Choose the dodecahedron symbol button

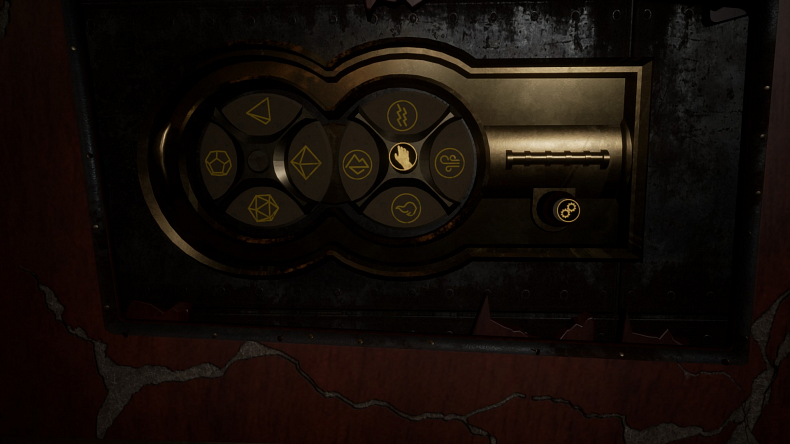pyautogui.click(x=218, y=161)
